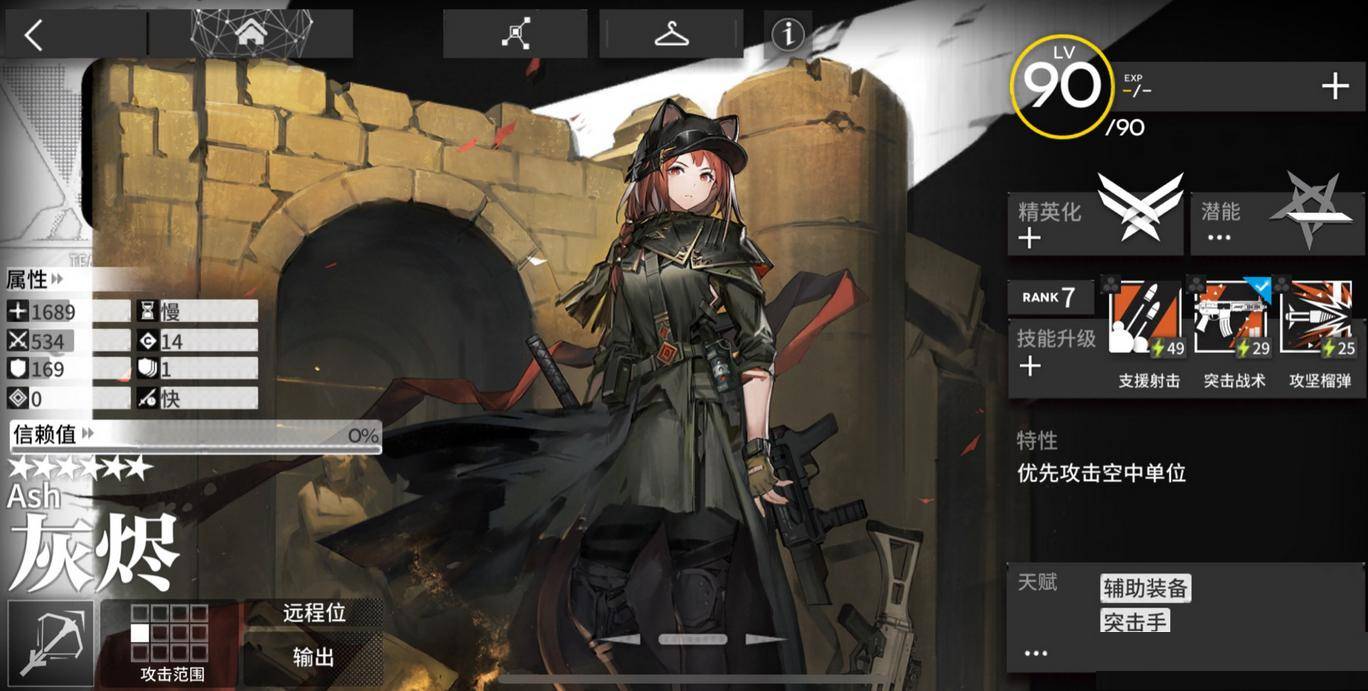This screenshot has width=1368, height=691.
Task: Show operator info via the i icon
Action: pyautogui.click(x=788, y=35)
